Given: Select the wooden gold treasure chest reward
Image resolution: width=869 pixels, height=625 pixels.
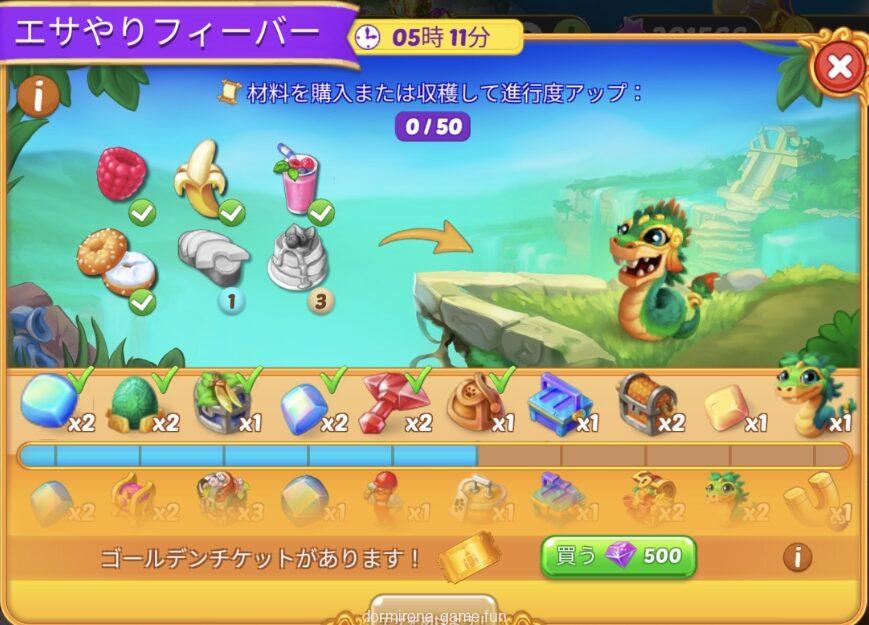Looking at the screenshot, I should [x=643, y=401].
